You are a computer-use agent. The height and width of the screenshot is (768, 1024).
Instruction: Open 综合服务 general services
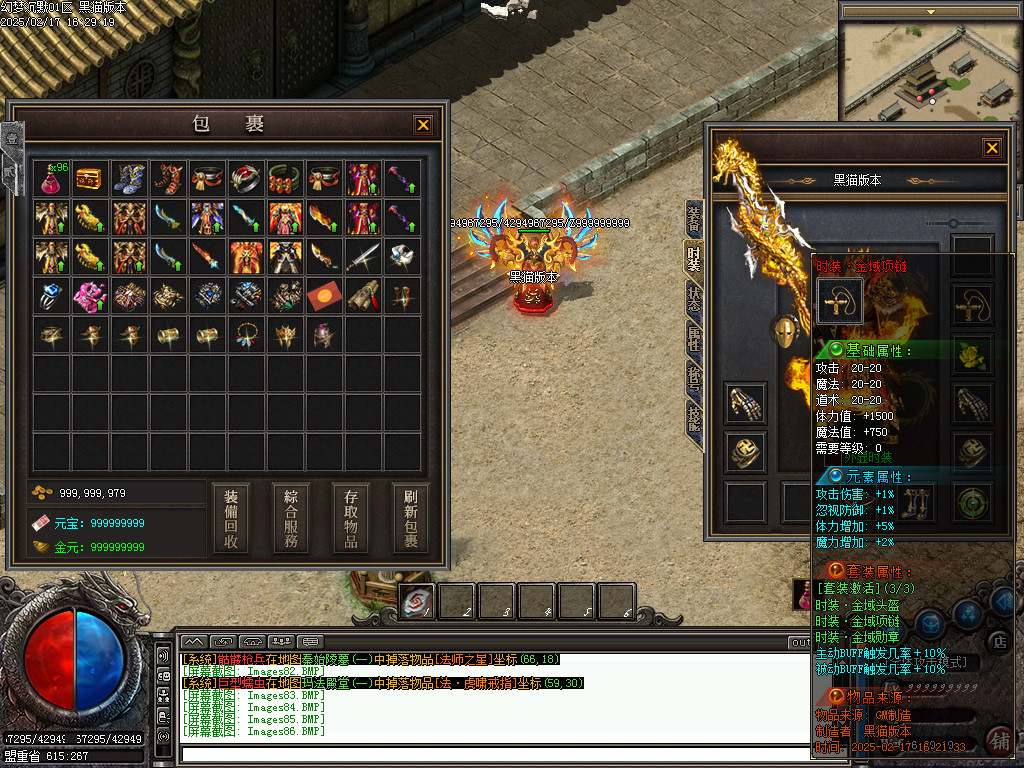tap(291, 518)
